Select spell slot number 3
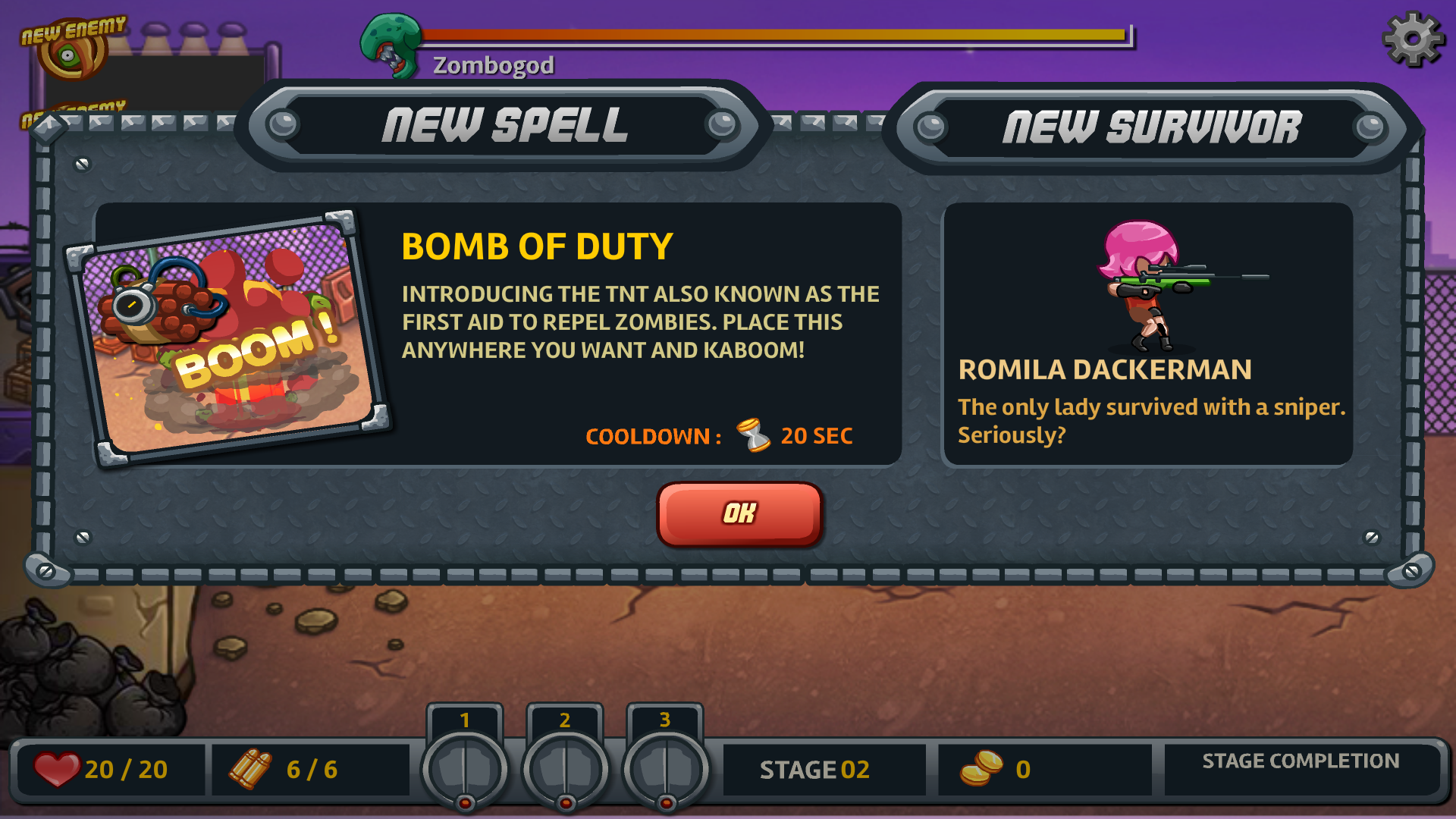 (665, 766)
